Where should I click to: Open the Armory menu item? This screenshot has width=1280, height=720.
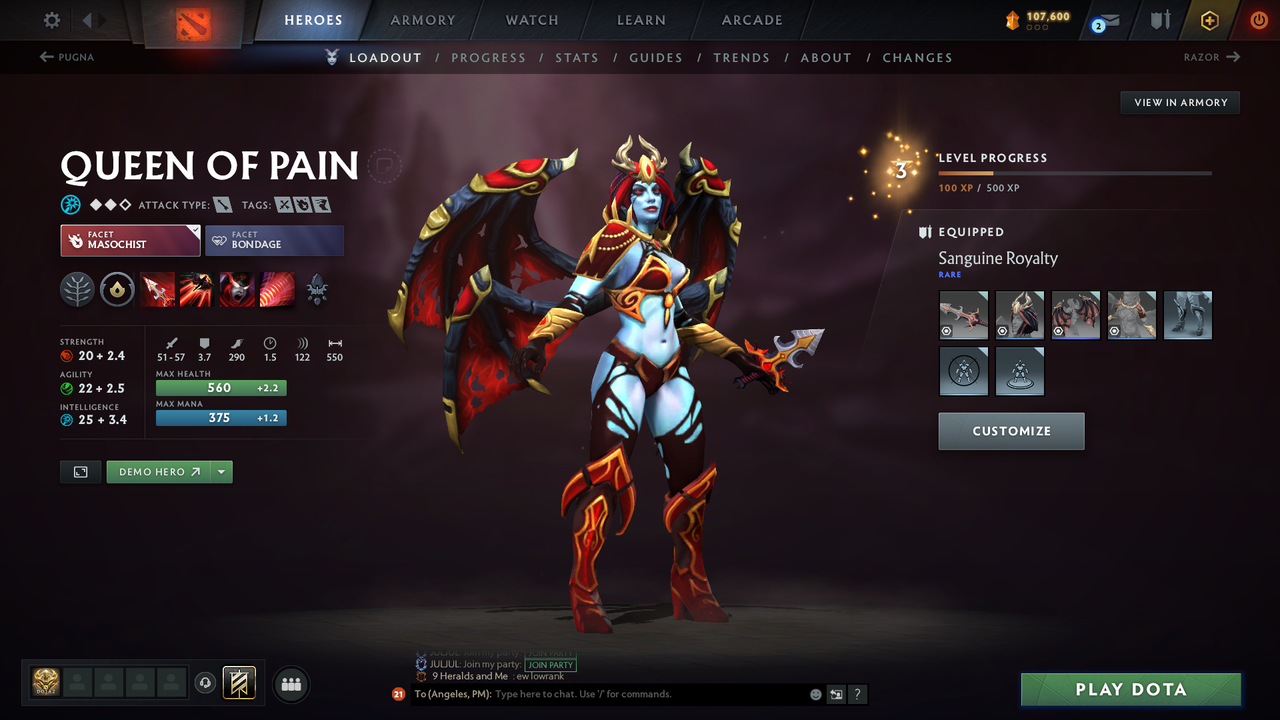point(422,19)
